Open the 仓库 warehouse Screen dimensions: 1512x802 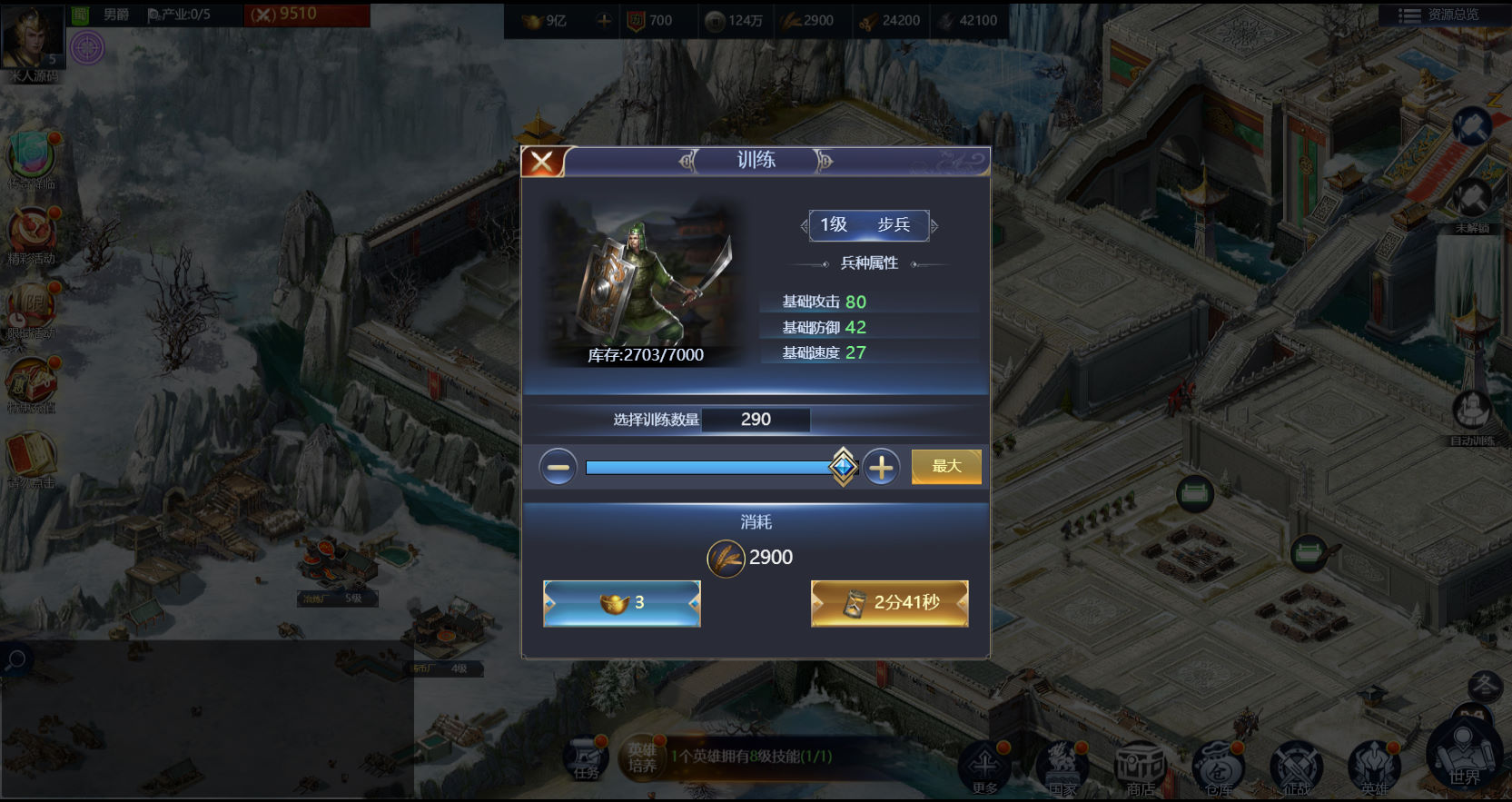1219,767
